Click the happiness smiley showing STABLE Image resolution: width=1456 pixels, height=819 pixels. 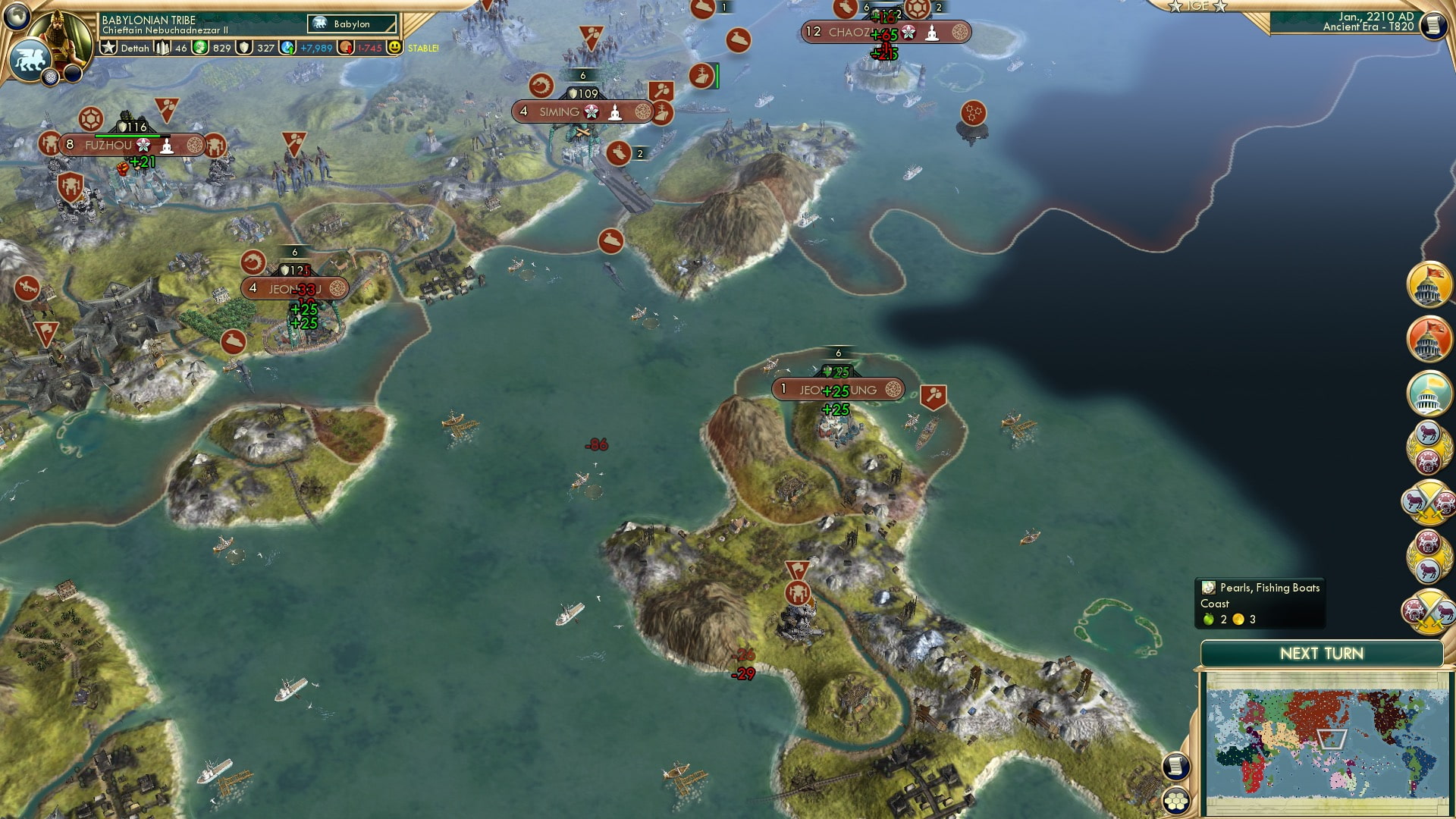point(396,48)
